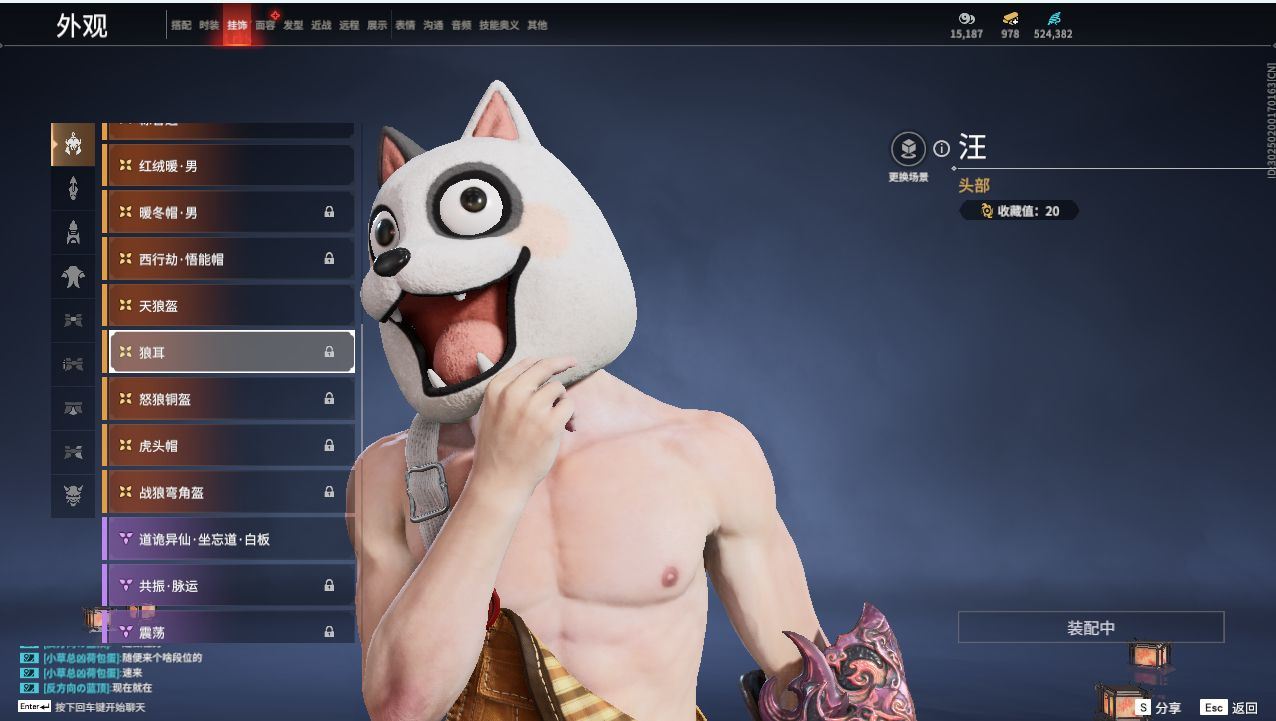This screenshot has width=1276, height=721.
Task: Select the demon mask category icon
Action: 73,493
